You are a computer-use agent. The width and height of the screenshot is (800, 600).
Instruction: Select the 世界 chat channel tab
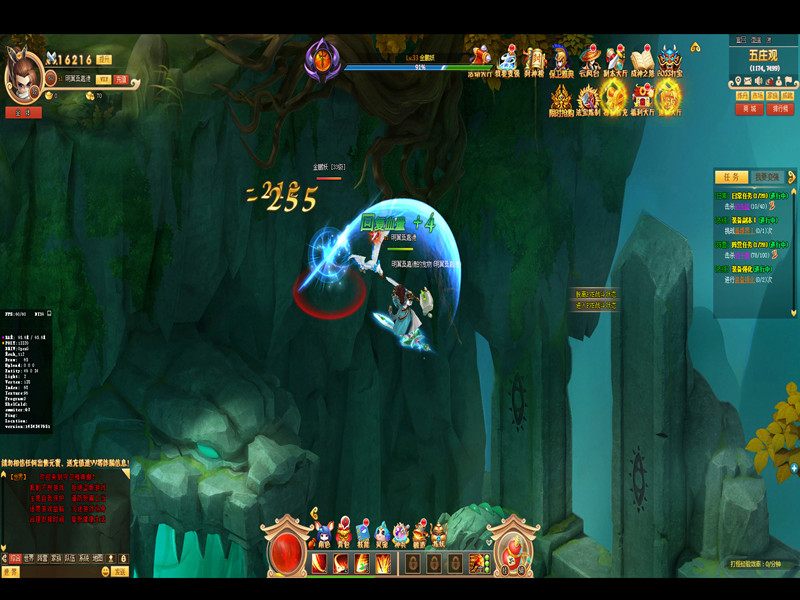pos(29,558)
